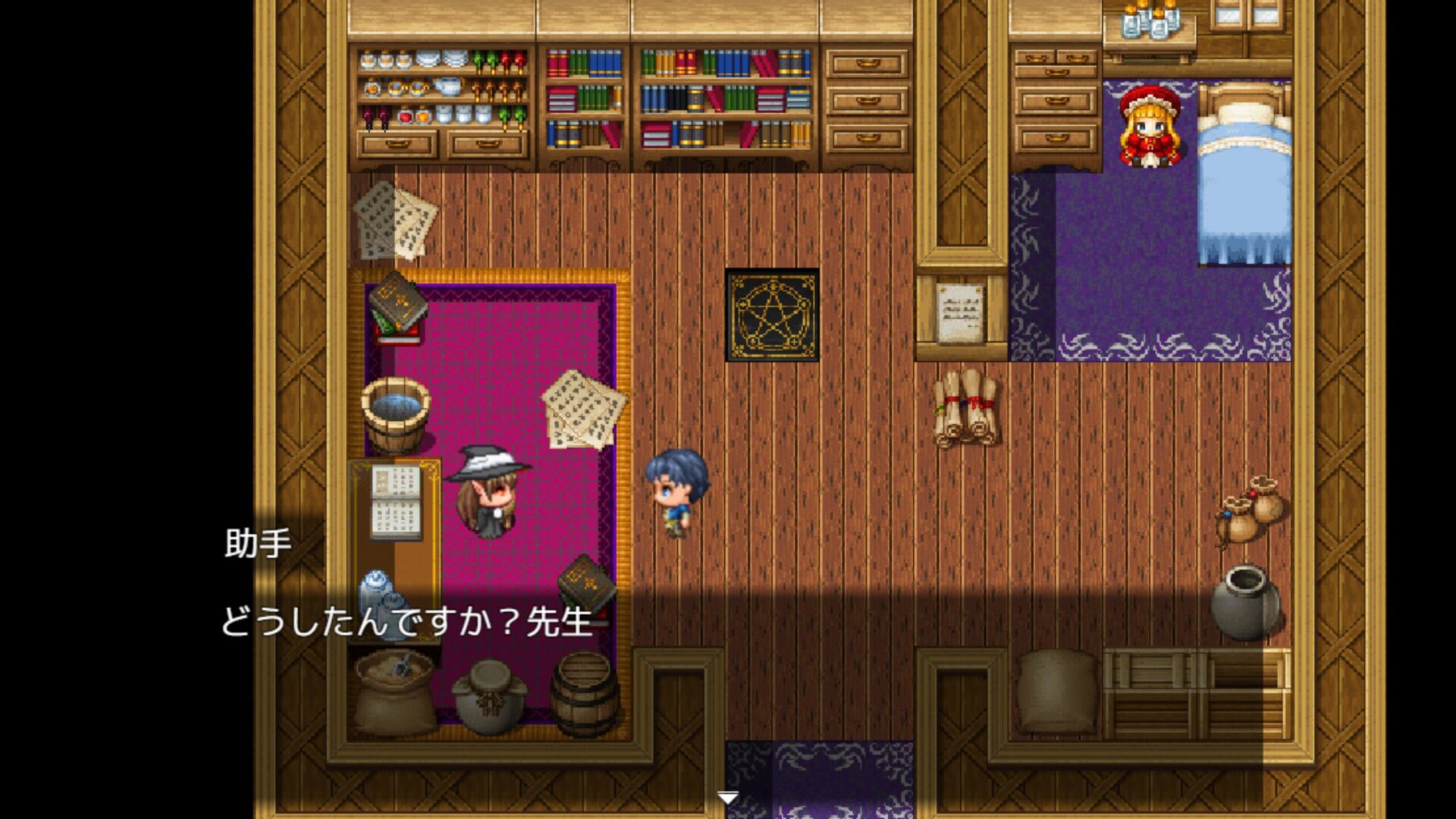1456x819 pixels.
Task: Click the dialogue continue arrow indicator
Action: click(727, 798)
